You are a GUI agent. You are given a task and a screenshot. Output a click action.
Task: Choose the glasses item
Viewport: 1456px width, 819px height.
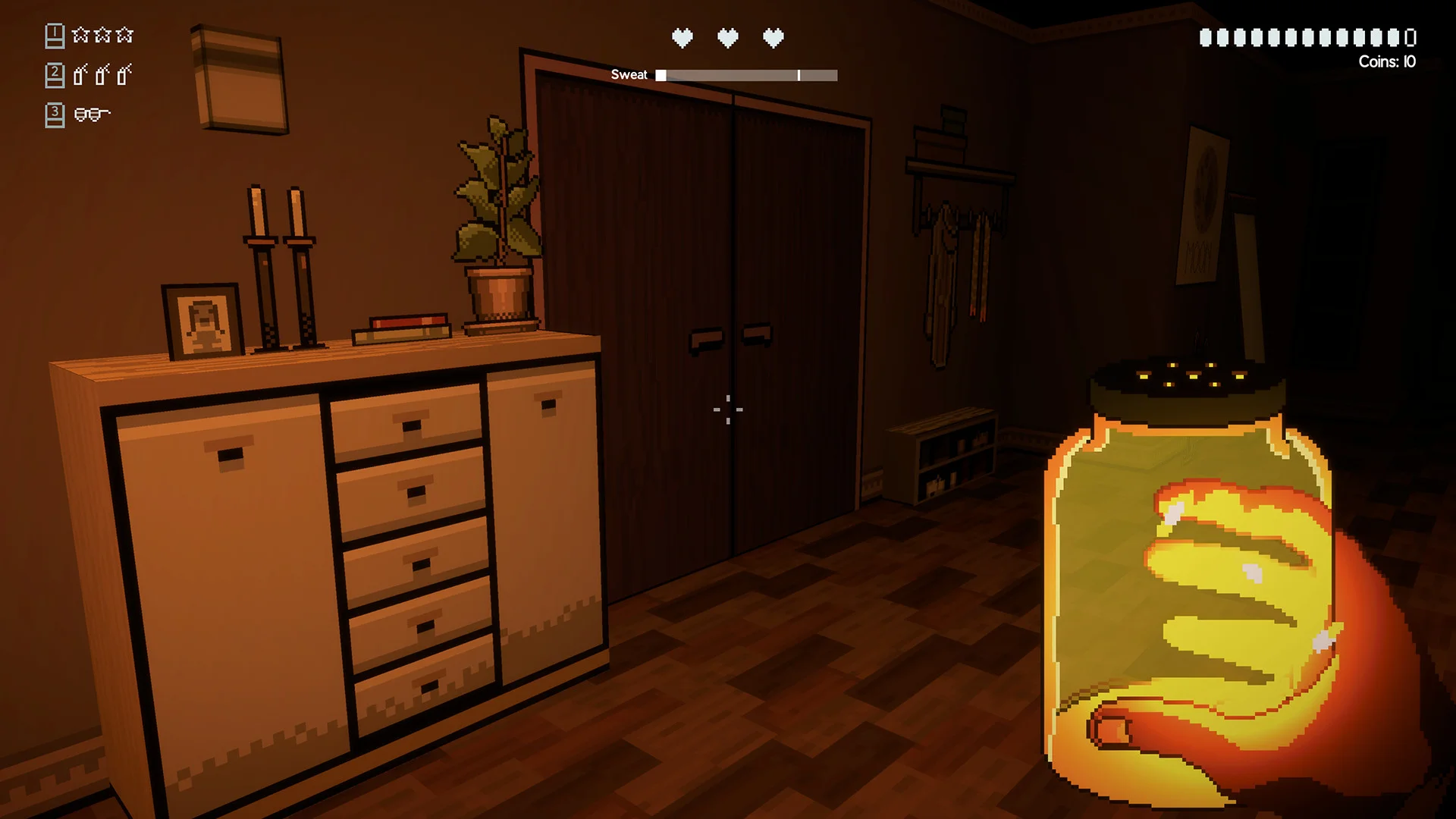pos(92,115)
